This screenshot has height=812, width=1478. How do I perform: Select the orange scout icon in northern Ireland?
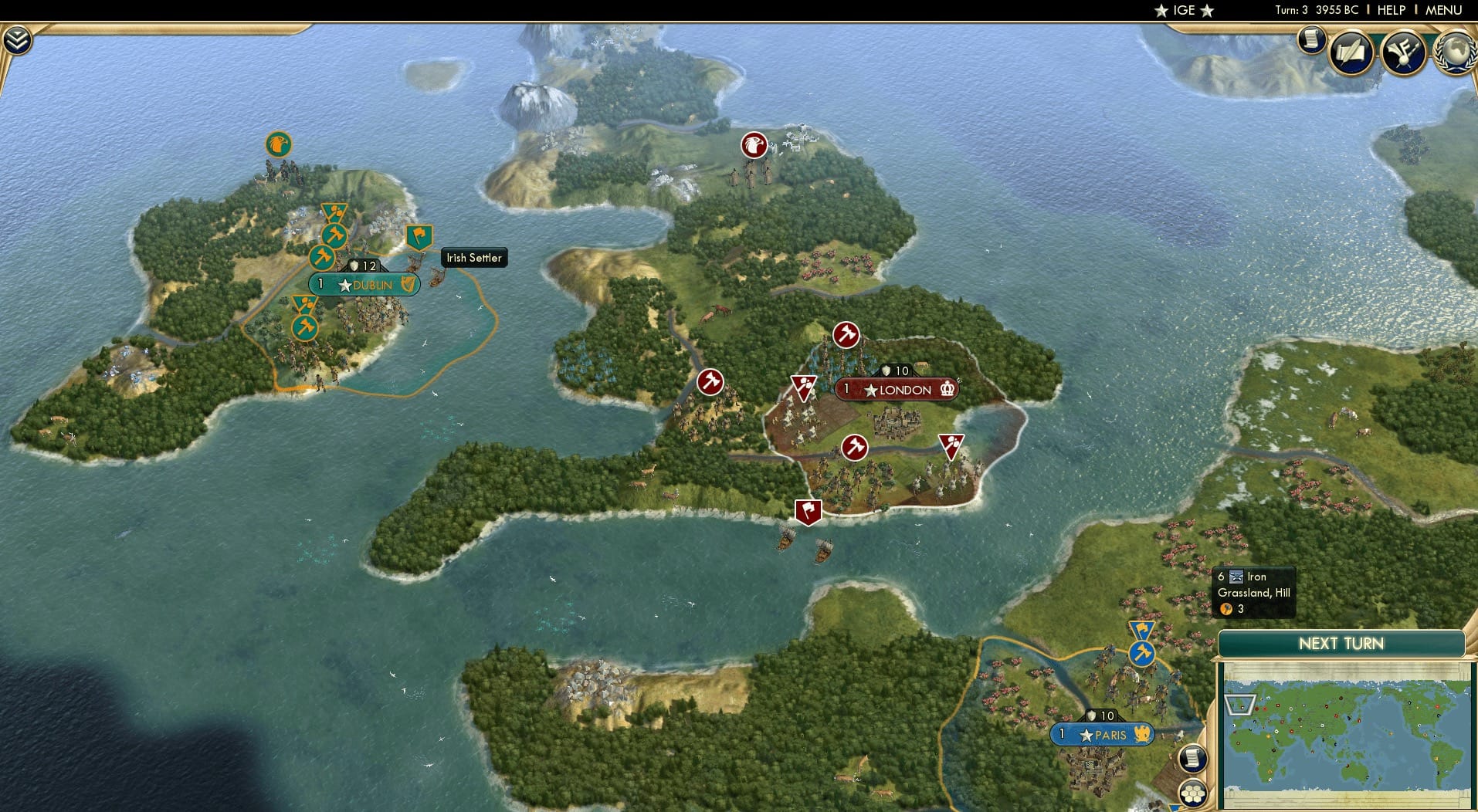coord(278,144)
